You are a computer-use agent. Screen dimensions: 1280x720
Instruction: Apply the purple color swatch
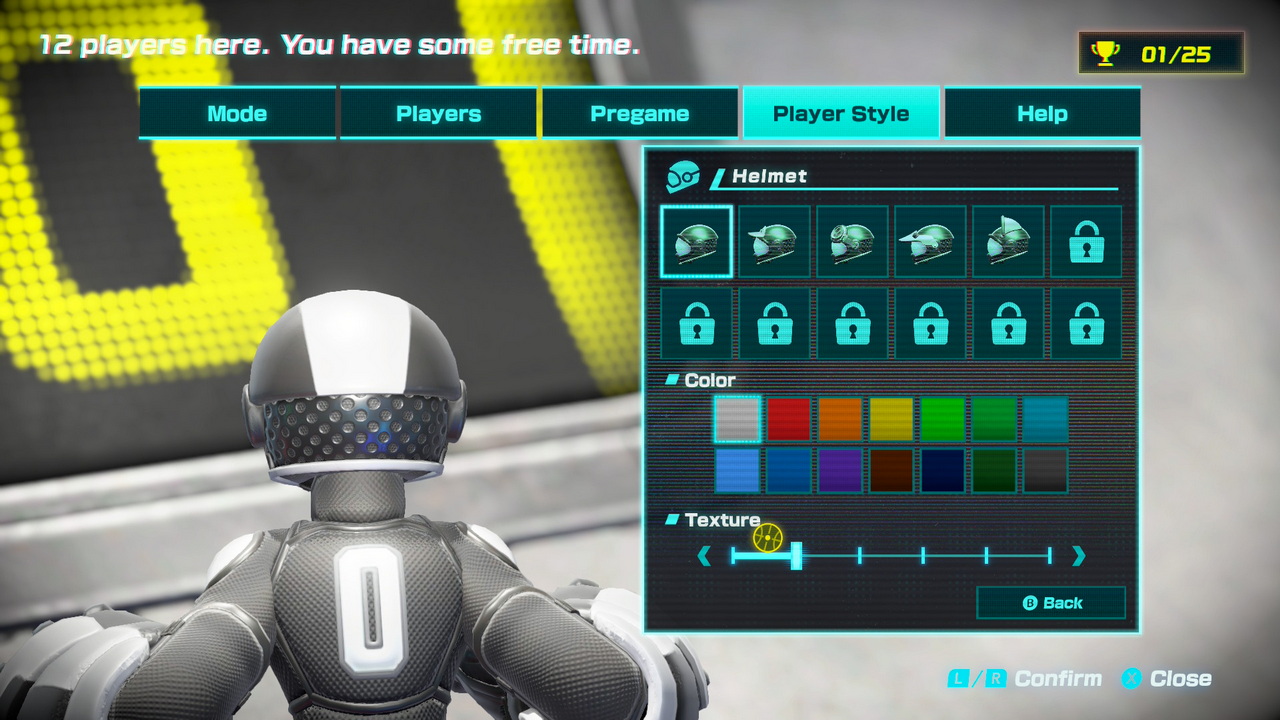(840, 470)
